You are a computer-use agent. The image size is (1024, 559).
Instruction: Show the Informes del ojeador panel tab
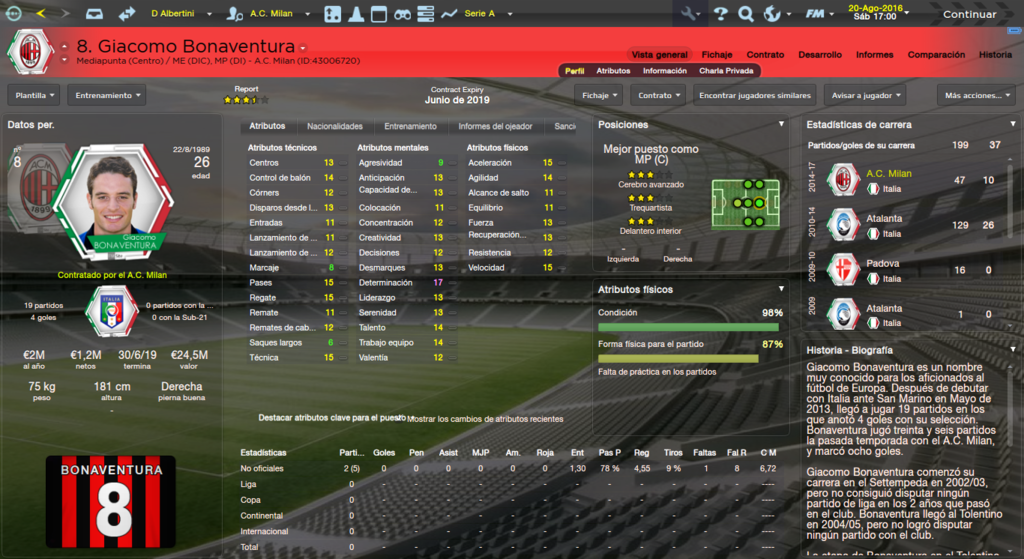pos(495,127)
